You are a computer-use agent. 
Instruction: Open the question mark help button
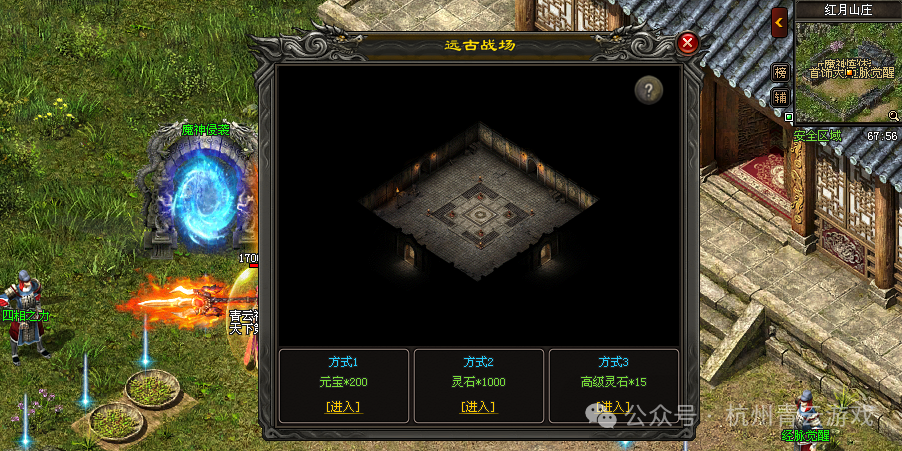pos(649,90)
